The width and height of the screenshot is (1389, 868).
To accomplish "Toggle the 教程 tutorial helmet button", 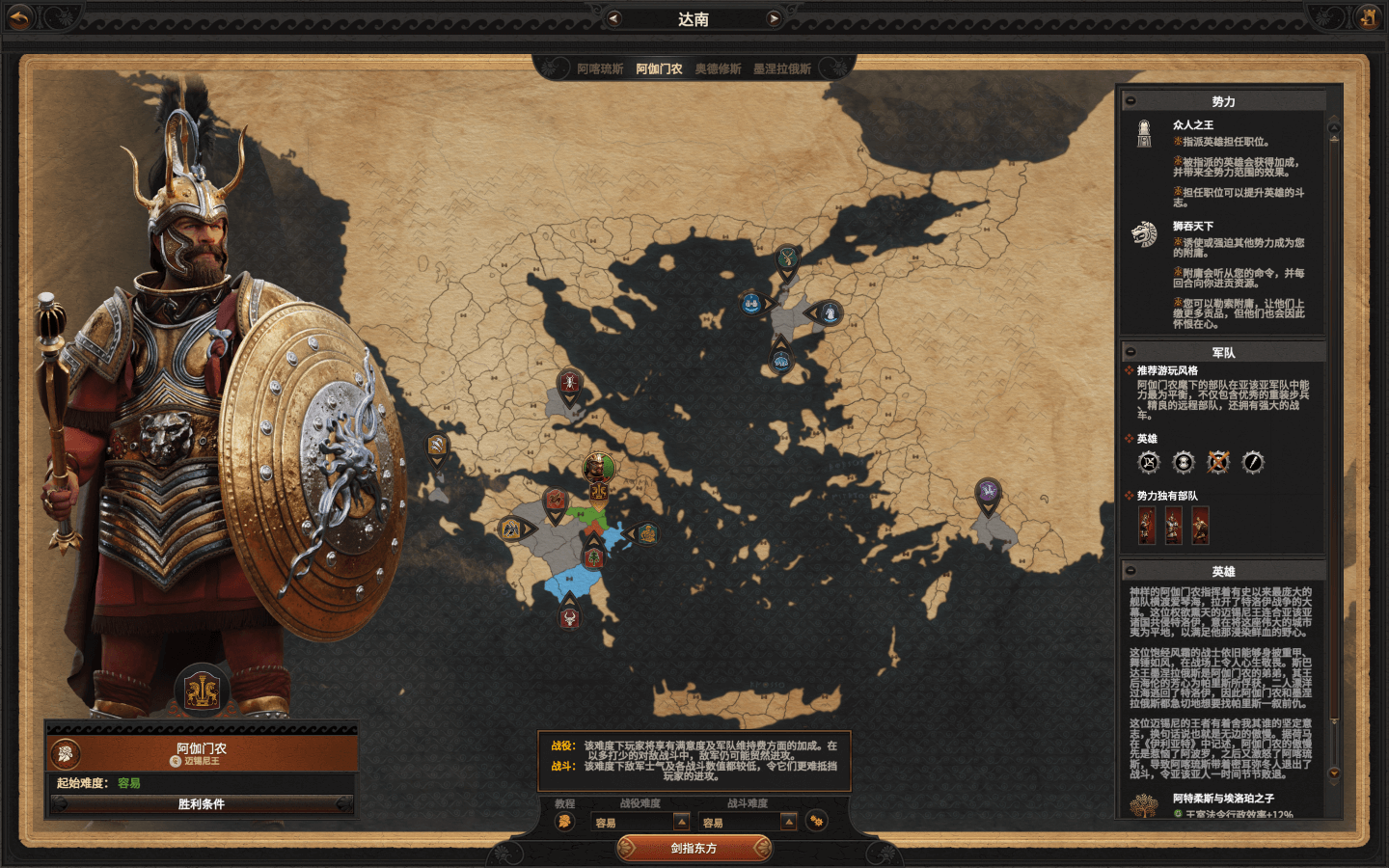I will click(x=564, y=822).
